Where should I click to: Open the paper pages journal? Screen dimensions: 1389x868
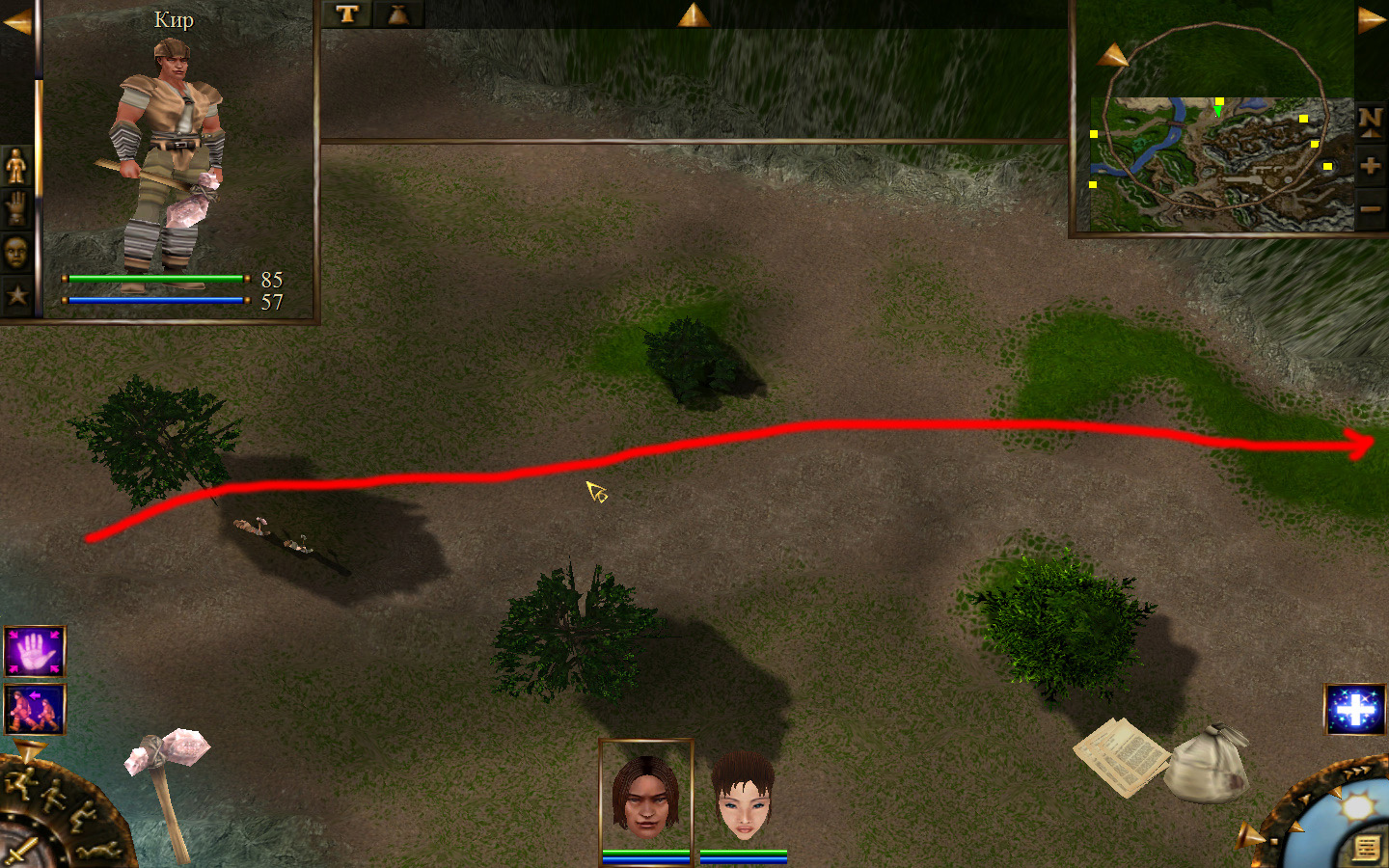click(1119, 756)
